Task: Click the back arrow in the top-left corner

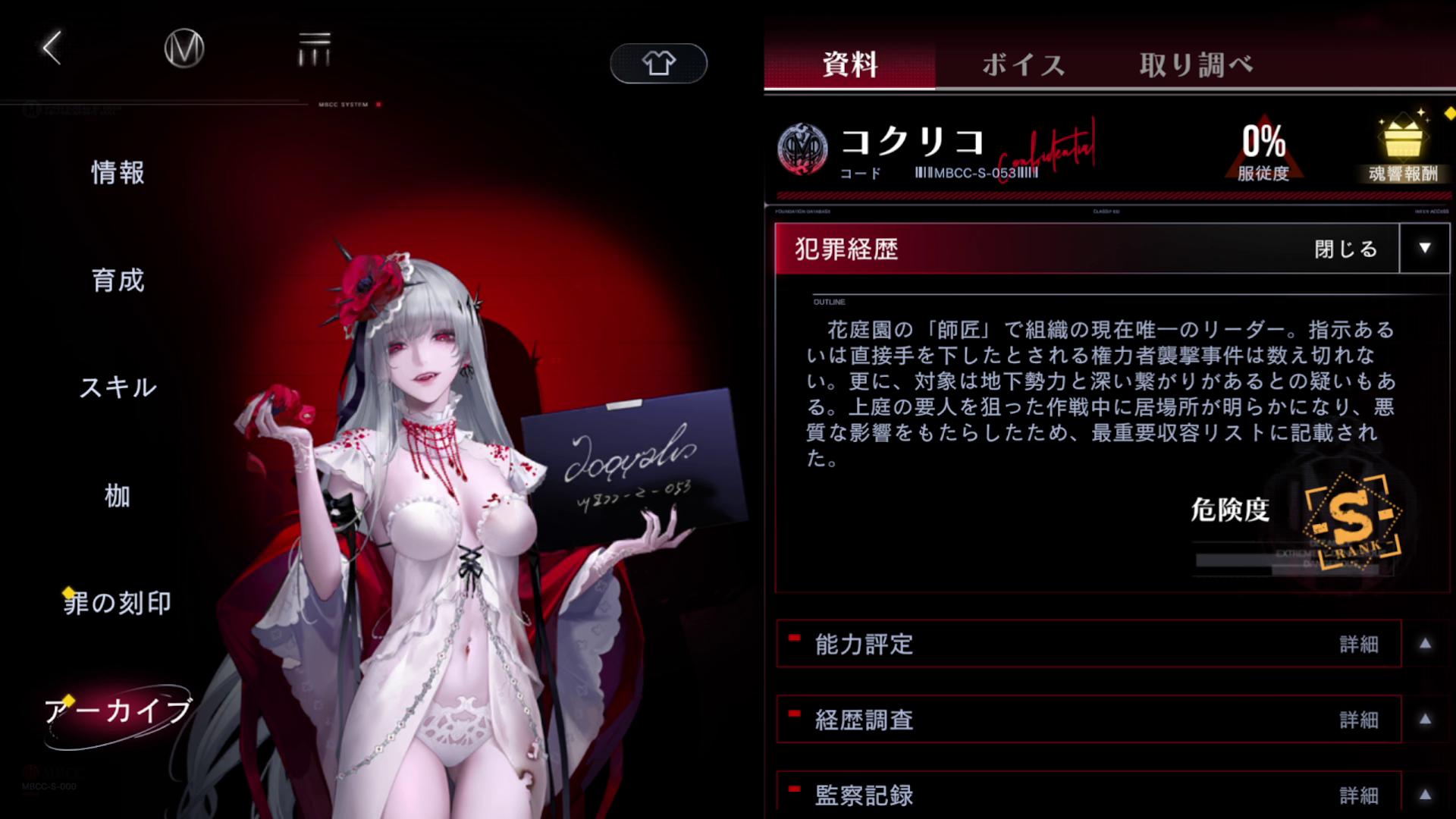Action: pos(50,49)
